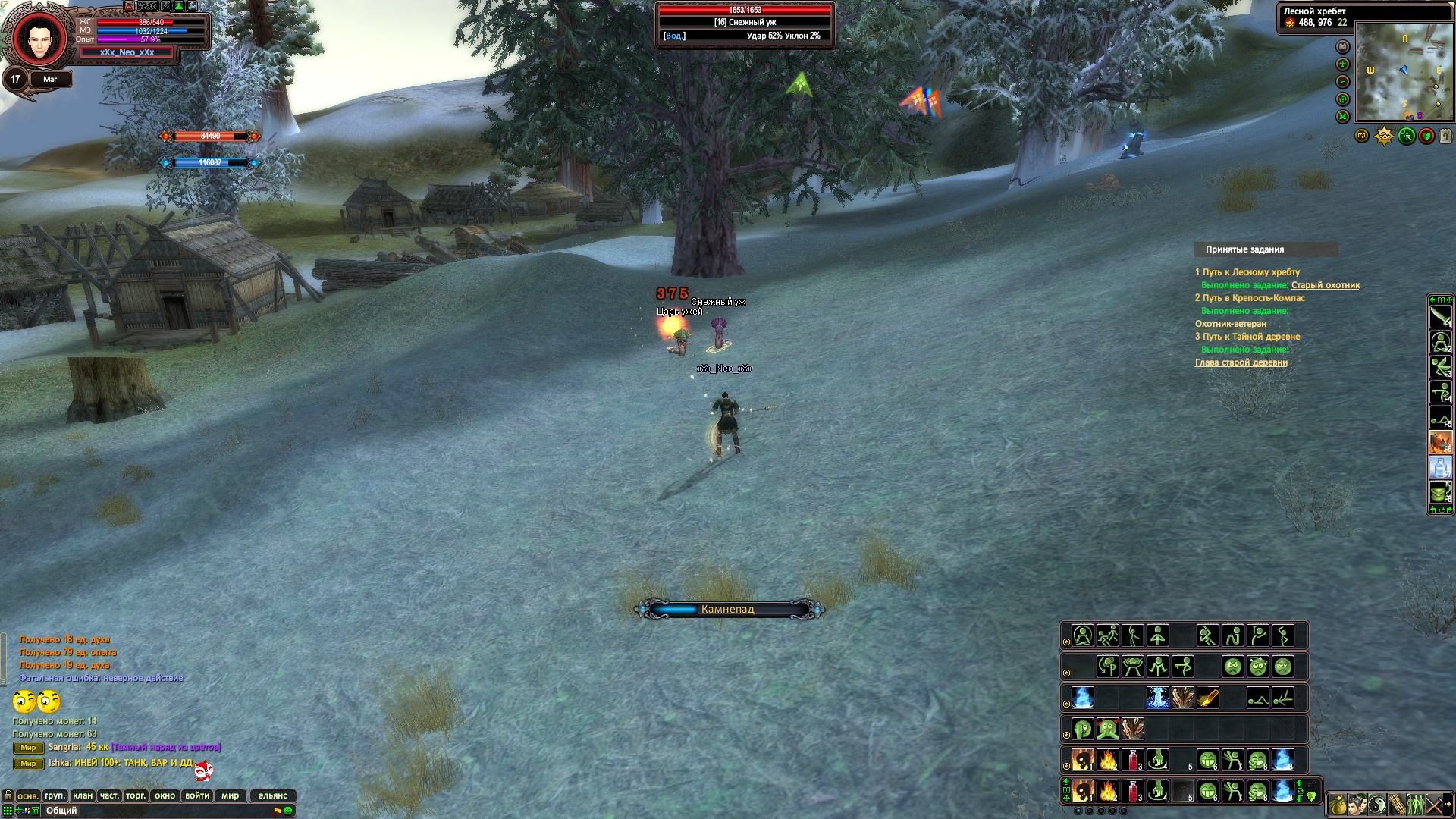Open the inventory bag icon

(1338, 804)
